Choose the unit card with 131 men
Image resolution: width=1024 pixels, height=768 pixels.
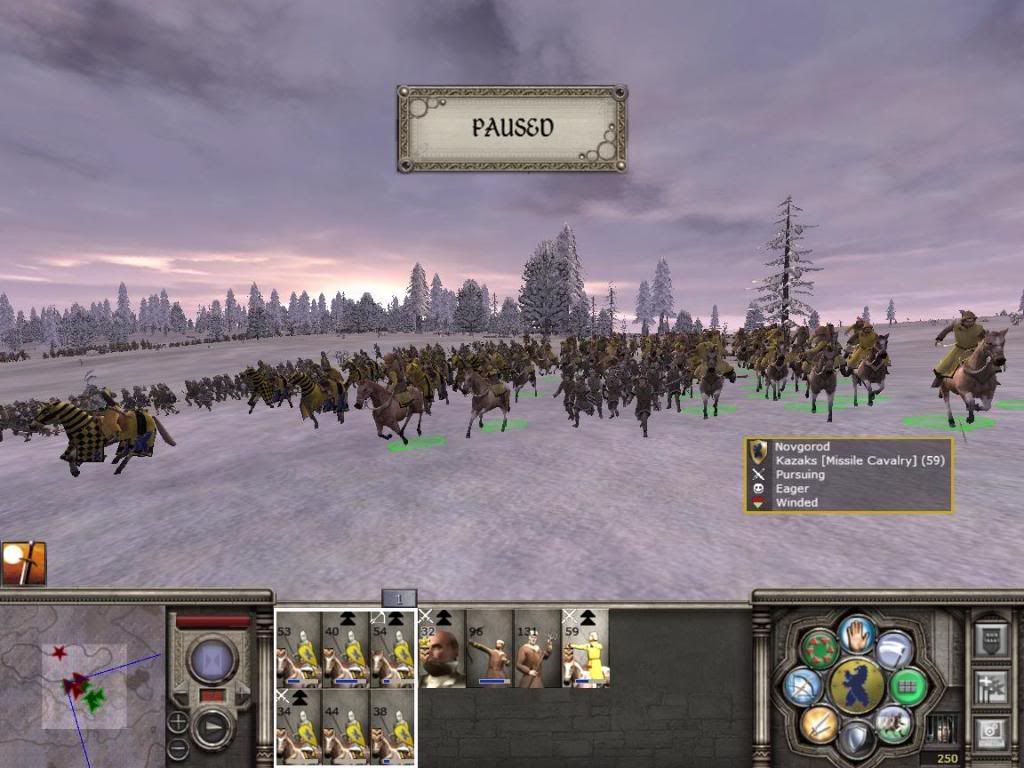point(538,649)
